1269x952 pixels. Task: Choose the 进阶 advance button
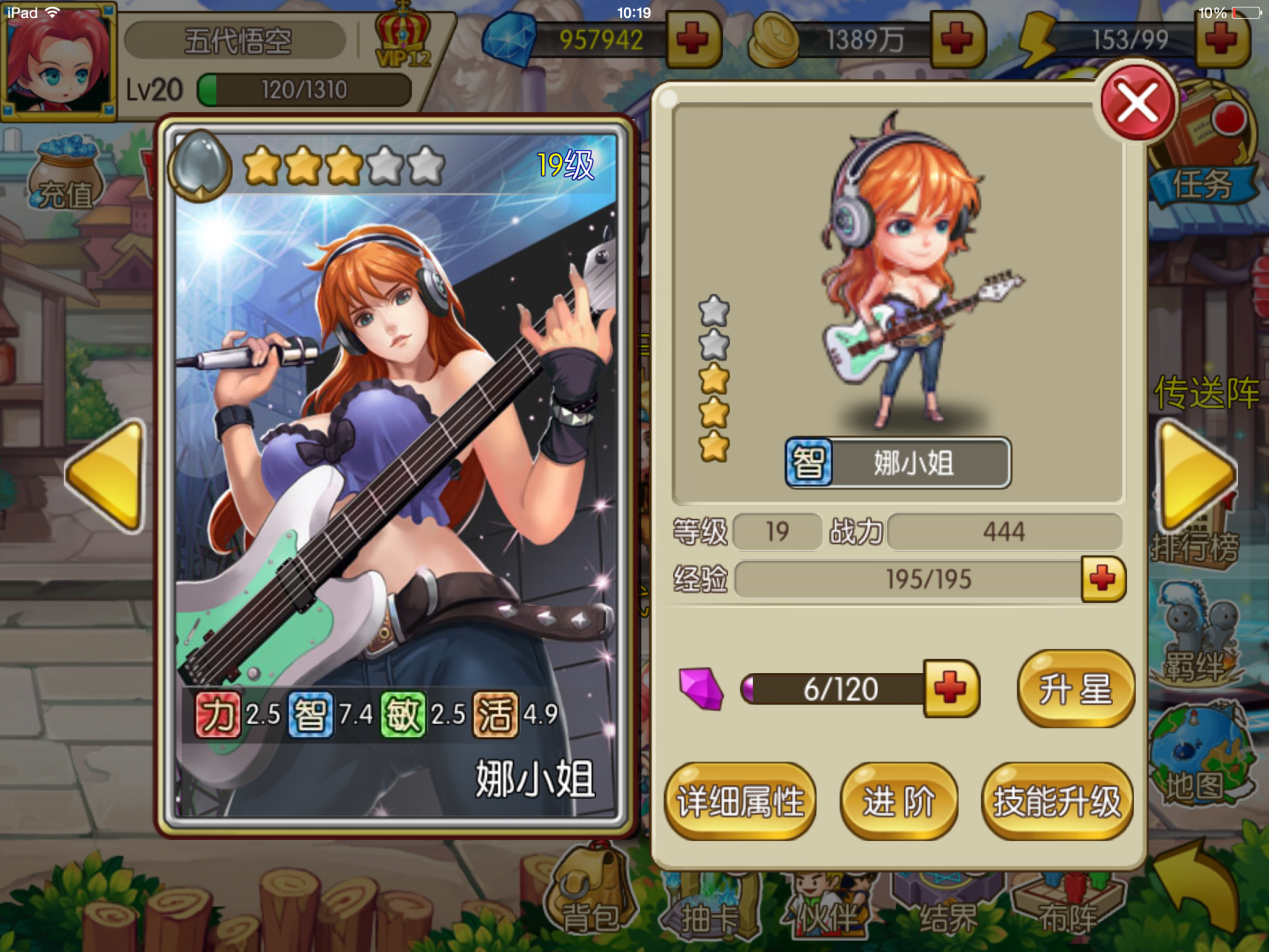tap(899, 801)
